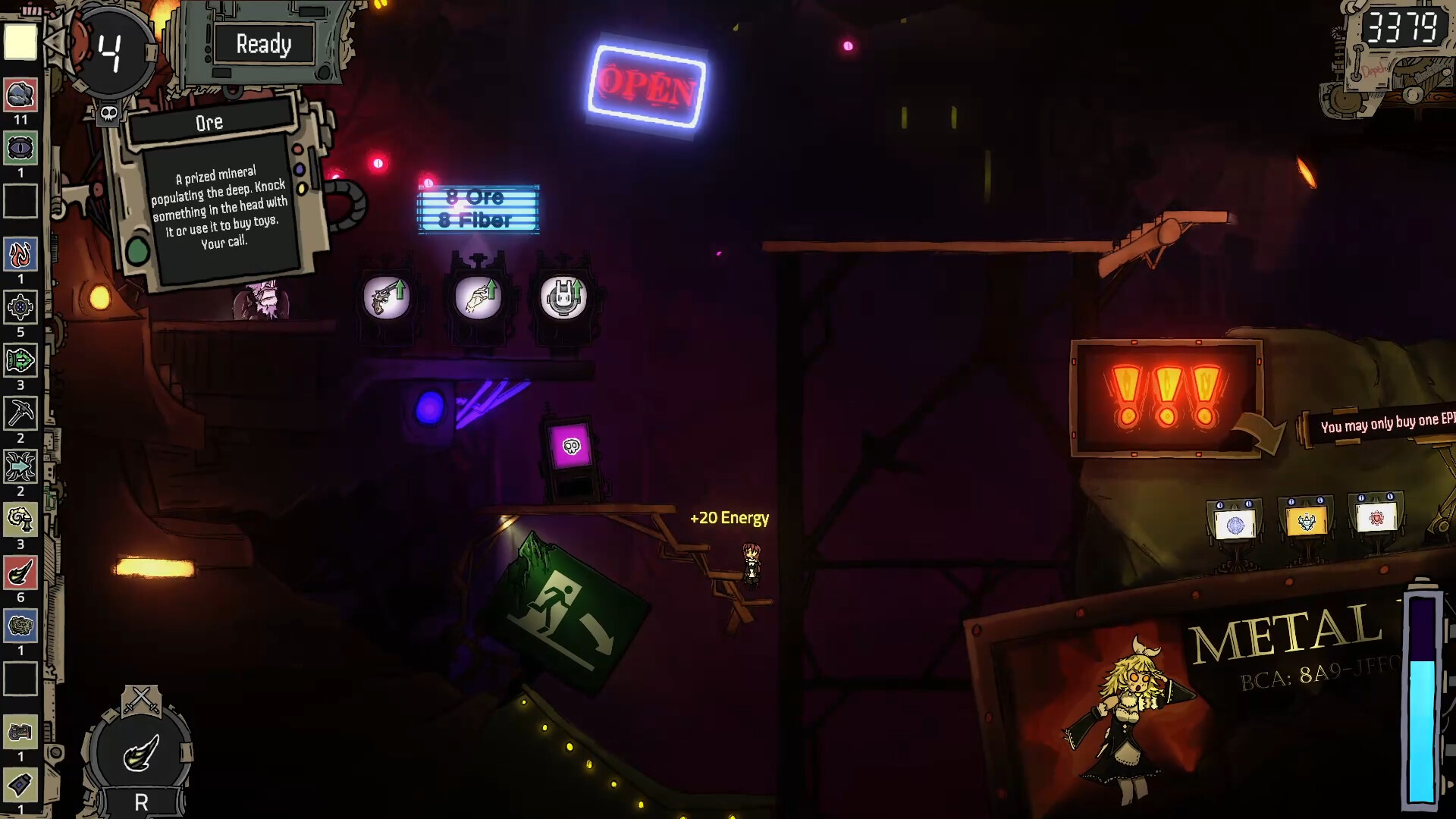Select the pickaxe item in the sidebar

click(x=20, y=414)
